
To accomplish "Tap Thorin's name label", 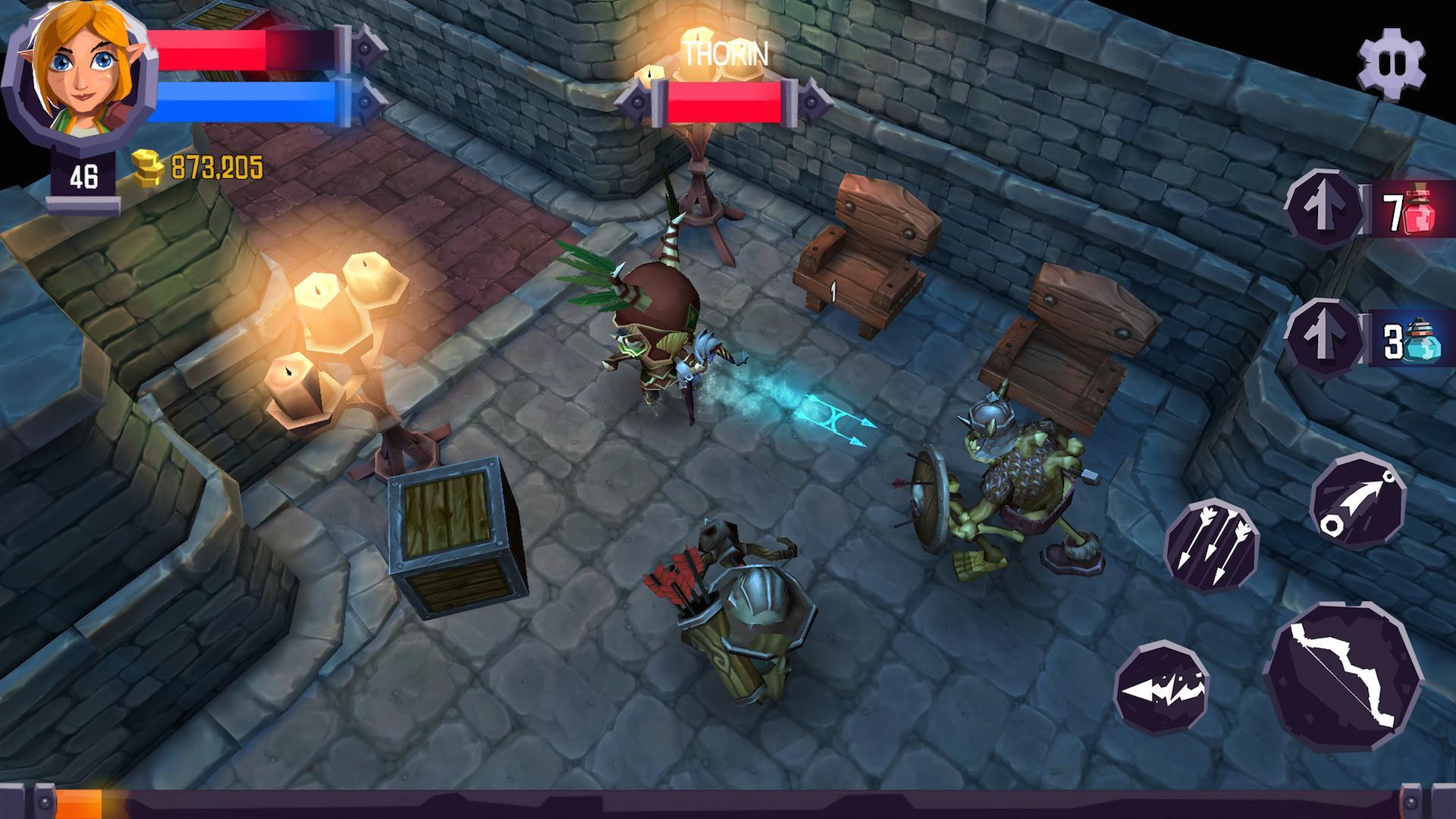I will point(726,53).
